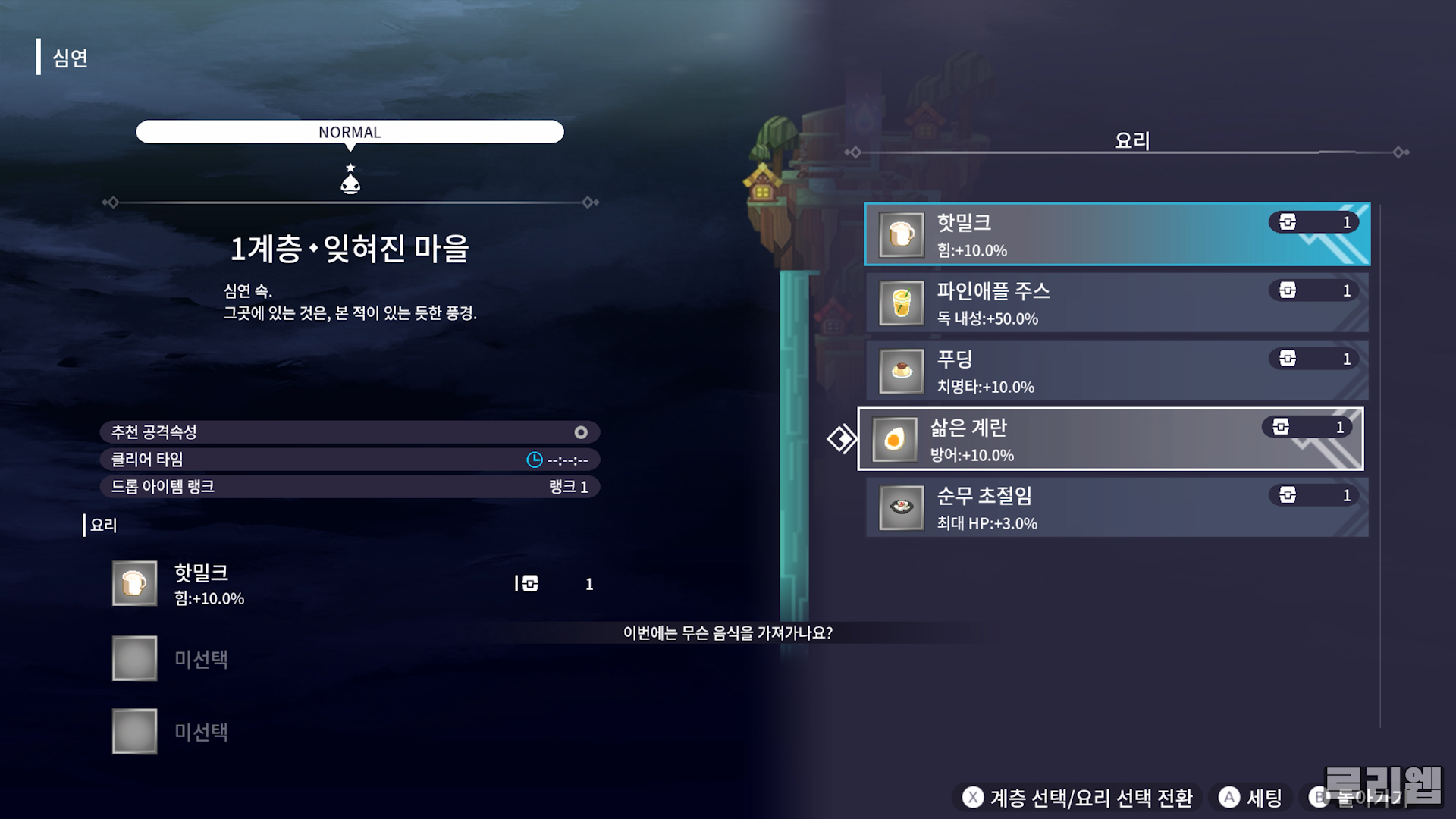
Task: Click the clock icon next to 클리어 타임
Action: point(533,459)
